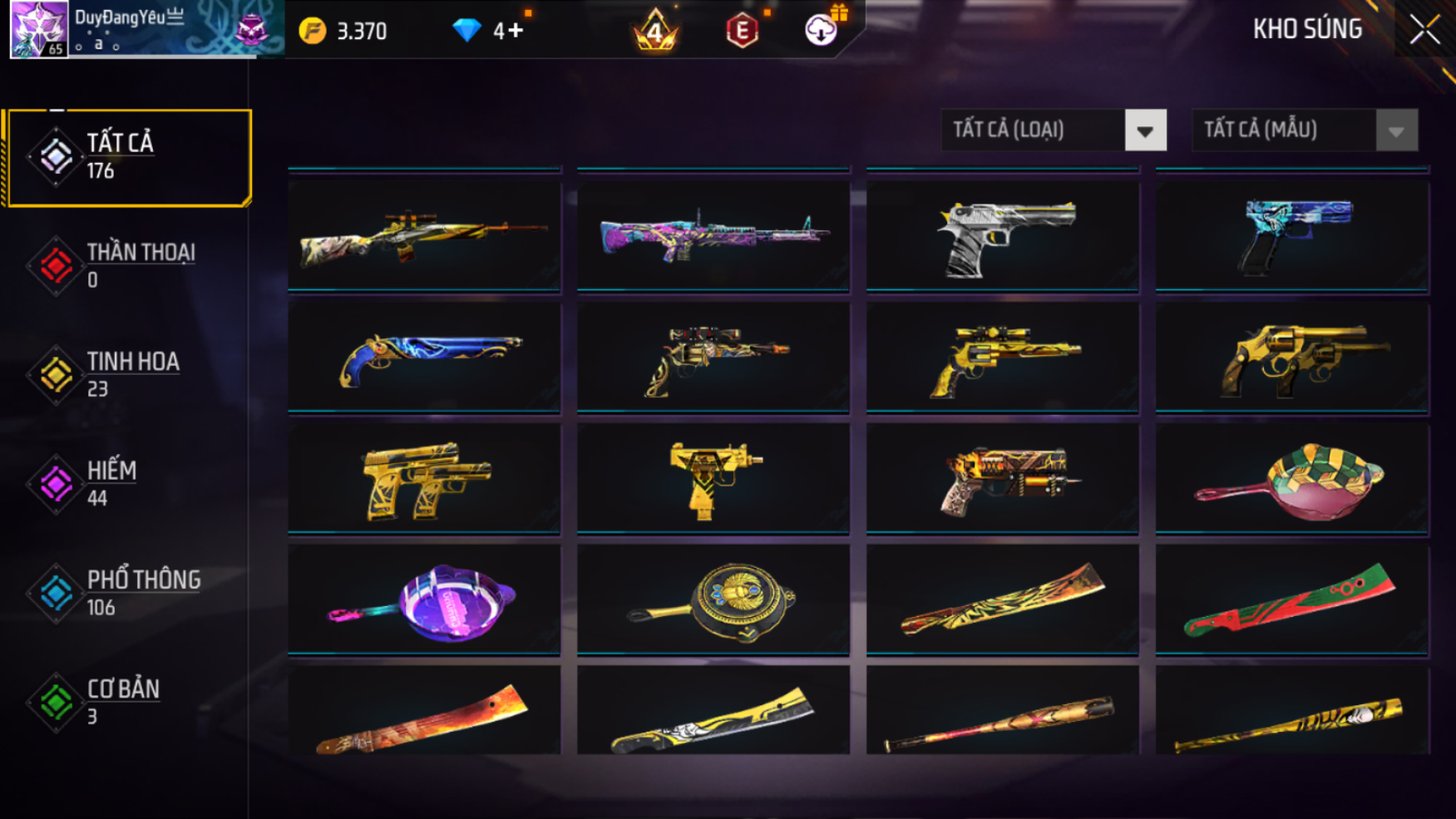
Task: Select the purple glowing pan skin
Action: [424, 600]
